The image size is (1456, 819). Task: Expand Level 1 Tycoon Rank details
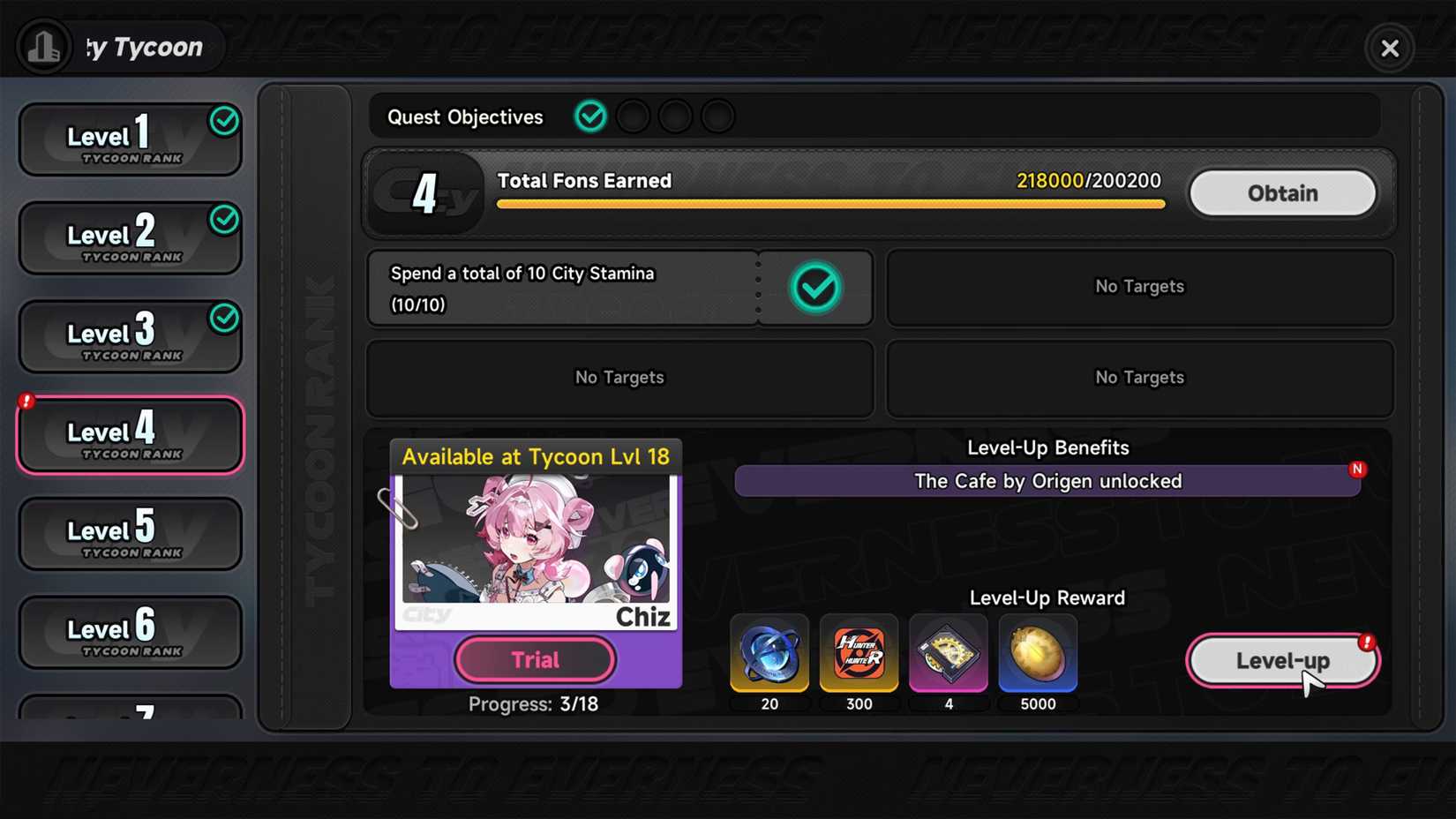point(130,139)
